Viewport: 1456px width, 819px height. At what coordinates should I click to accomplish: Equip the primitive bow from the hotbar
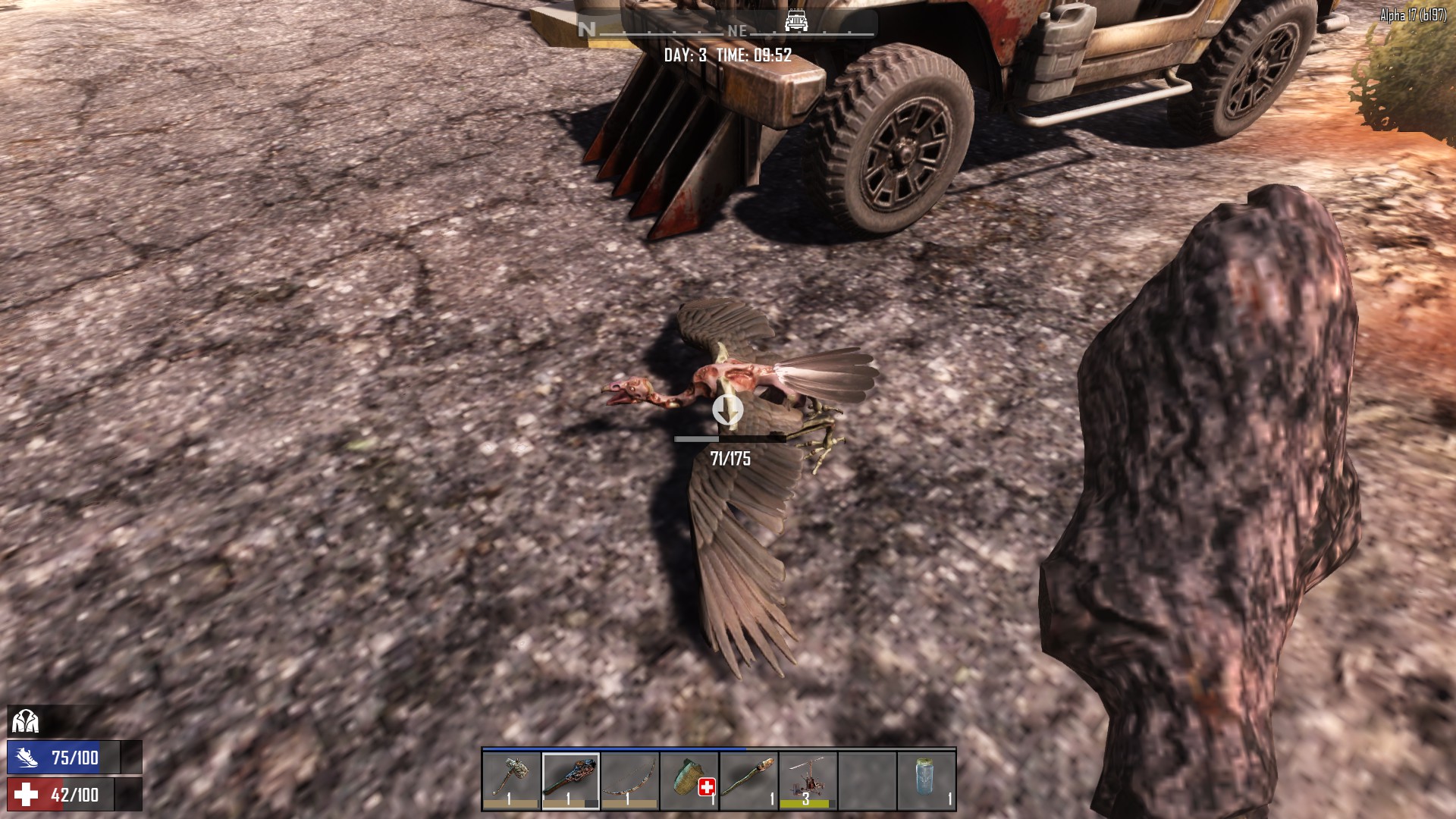click(629, 780)
